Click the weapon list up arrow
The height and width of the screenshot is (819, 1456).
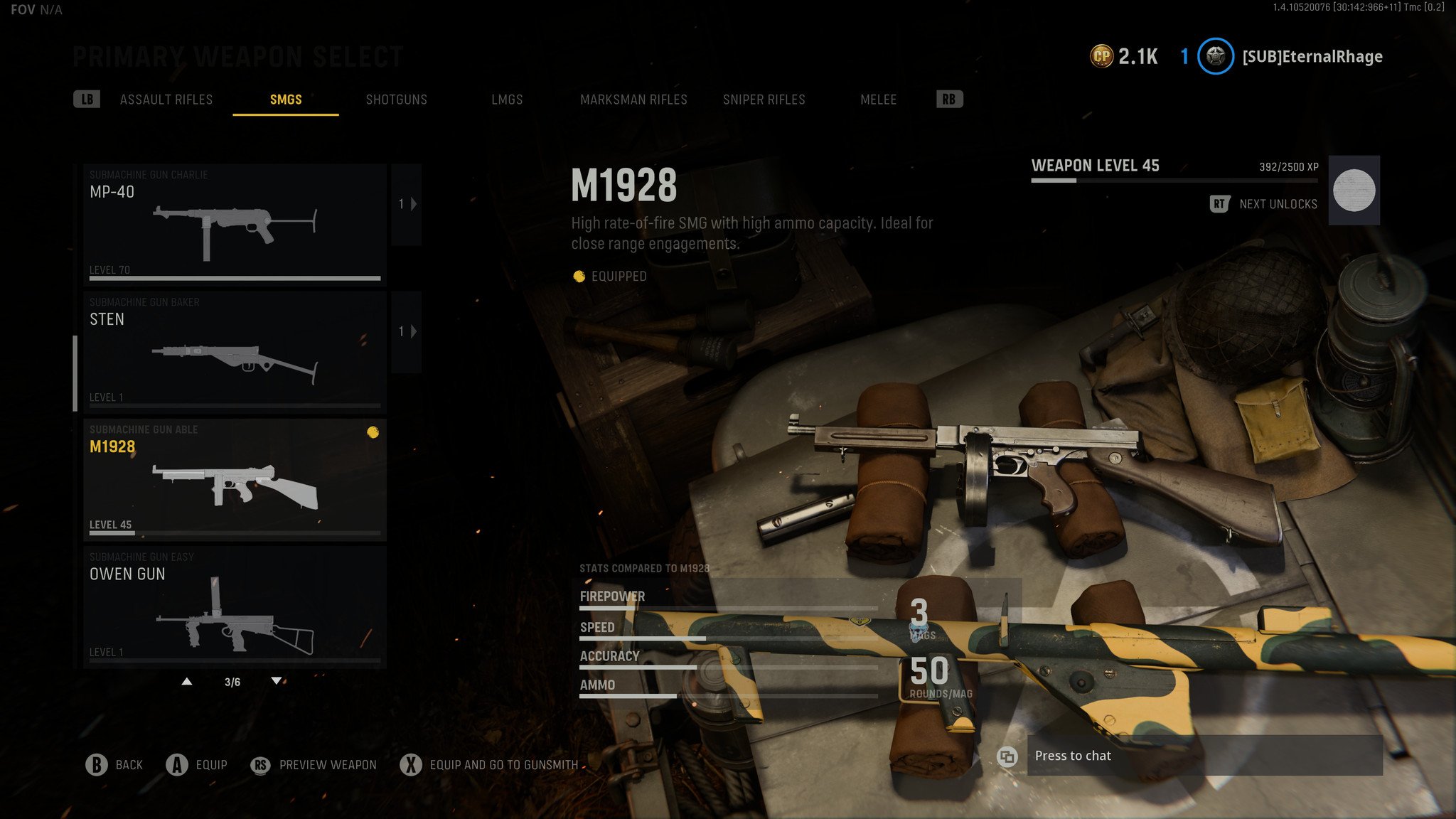pos(187,682)
